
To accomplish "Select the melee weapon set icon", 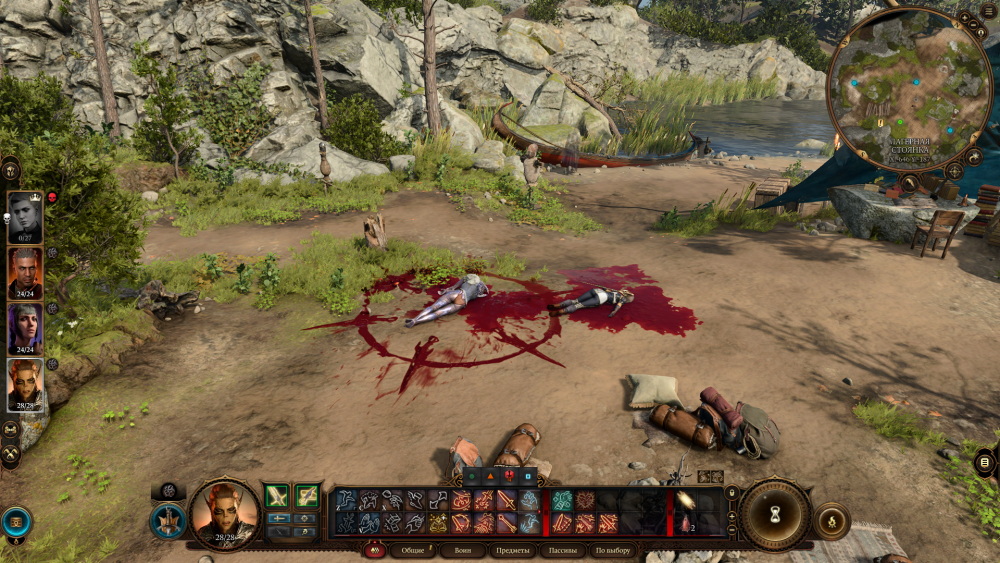I will click(277, 495).
